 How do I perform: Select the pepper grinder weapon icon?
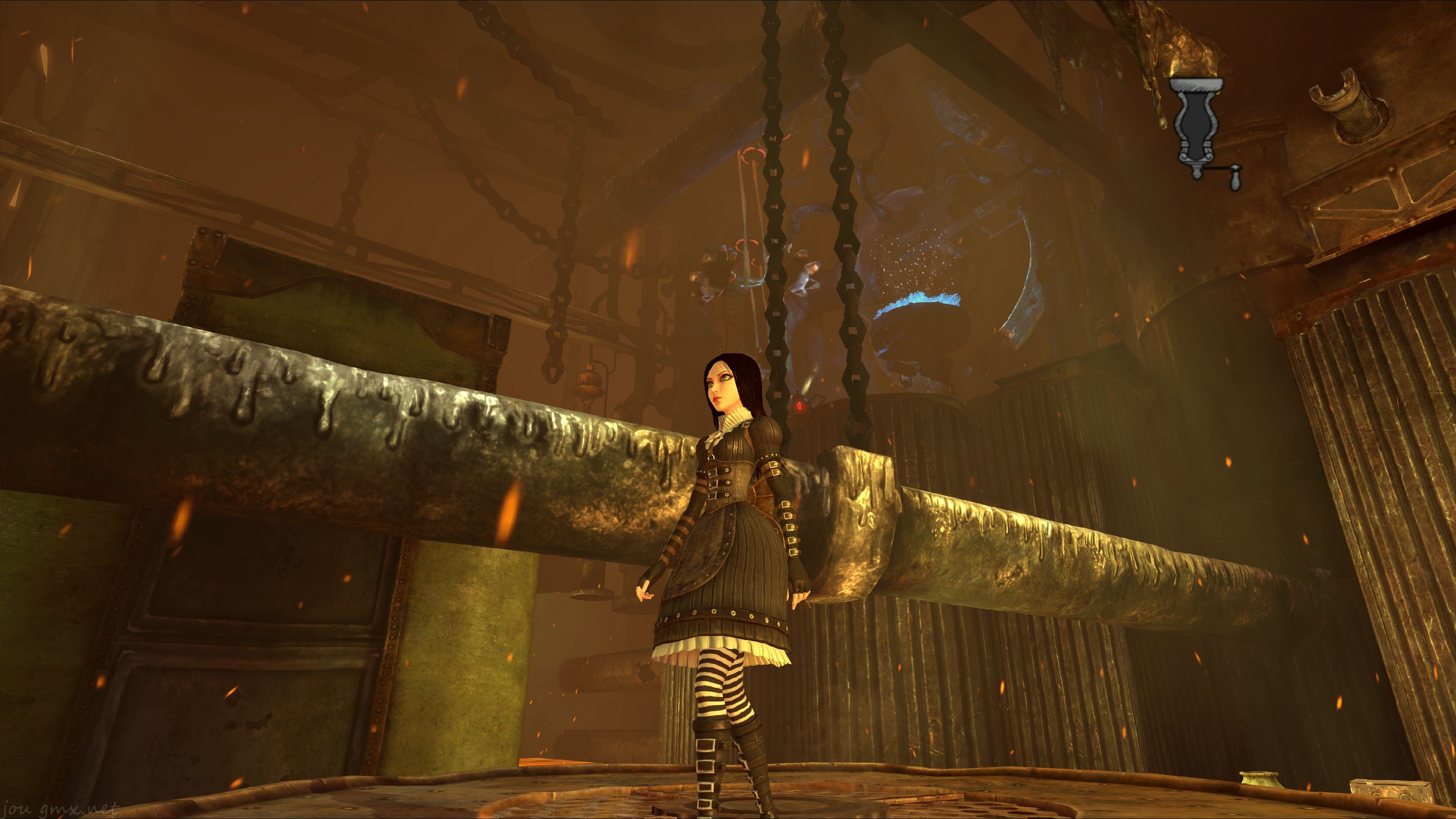(1198, 129)
